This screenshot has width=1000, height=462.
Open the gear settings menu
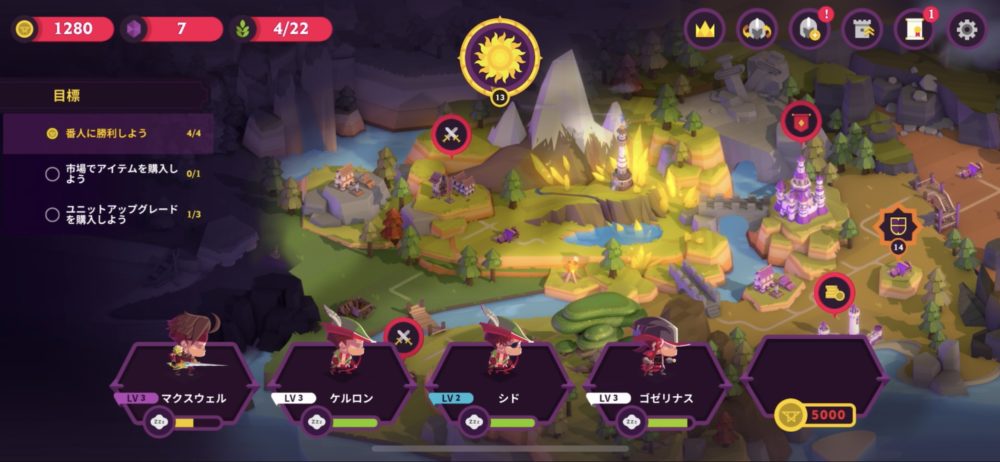[x=966, y=29]
